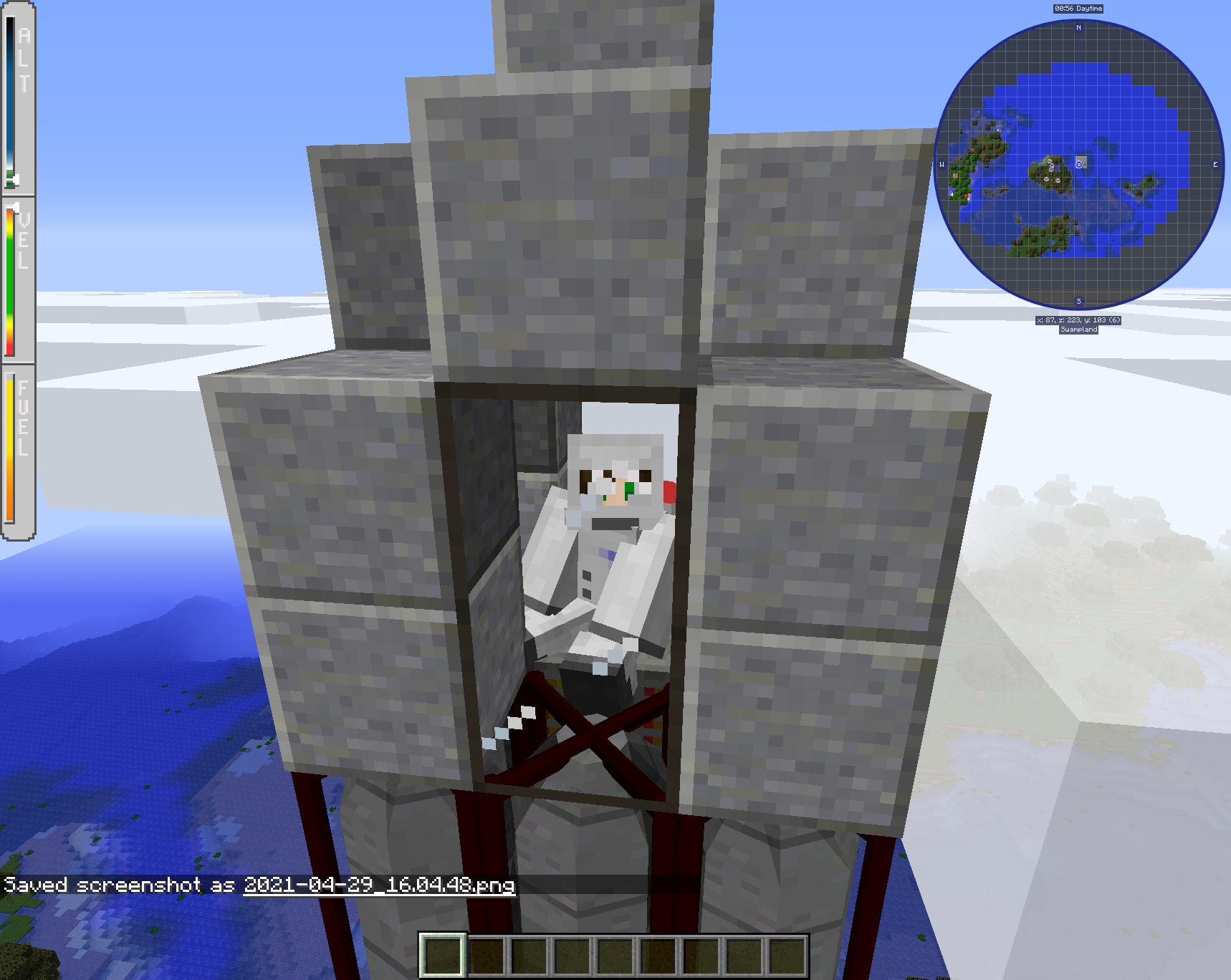Click the ALT altitude gauge bar
The height and width of the screenshot is (980, 1231).
pos(12,100)
